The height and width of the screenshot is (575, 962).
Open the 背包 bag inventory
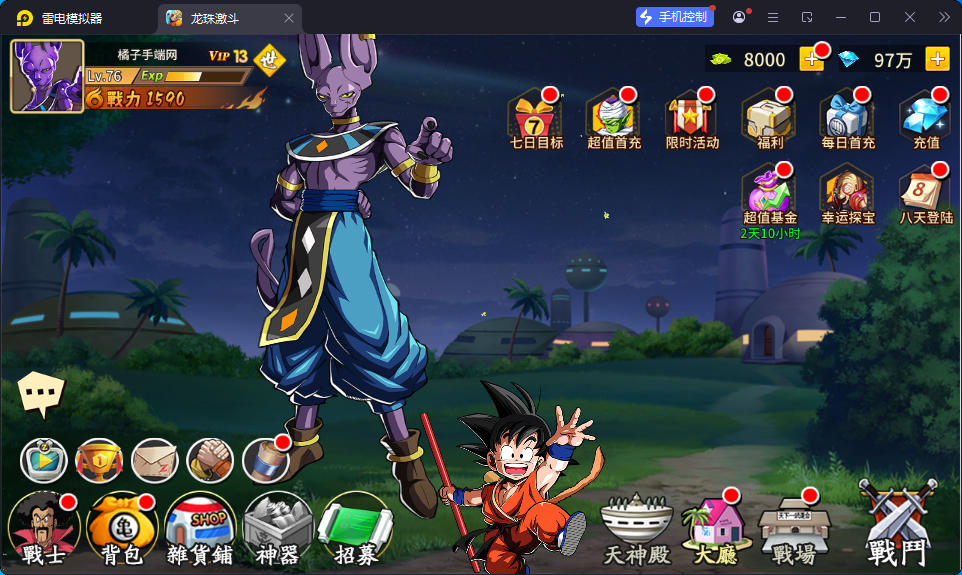[x=122, y=530]
